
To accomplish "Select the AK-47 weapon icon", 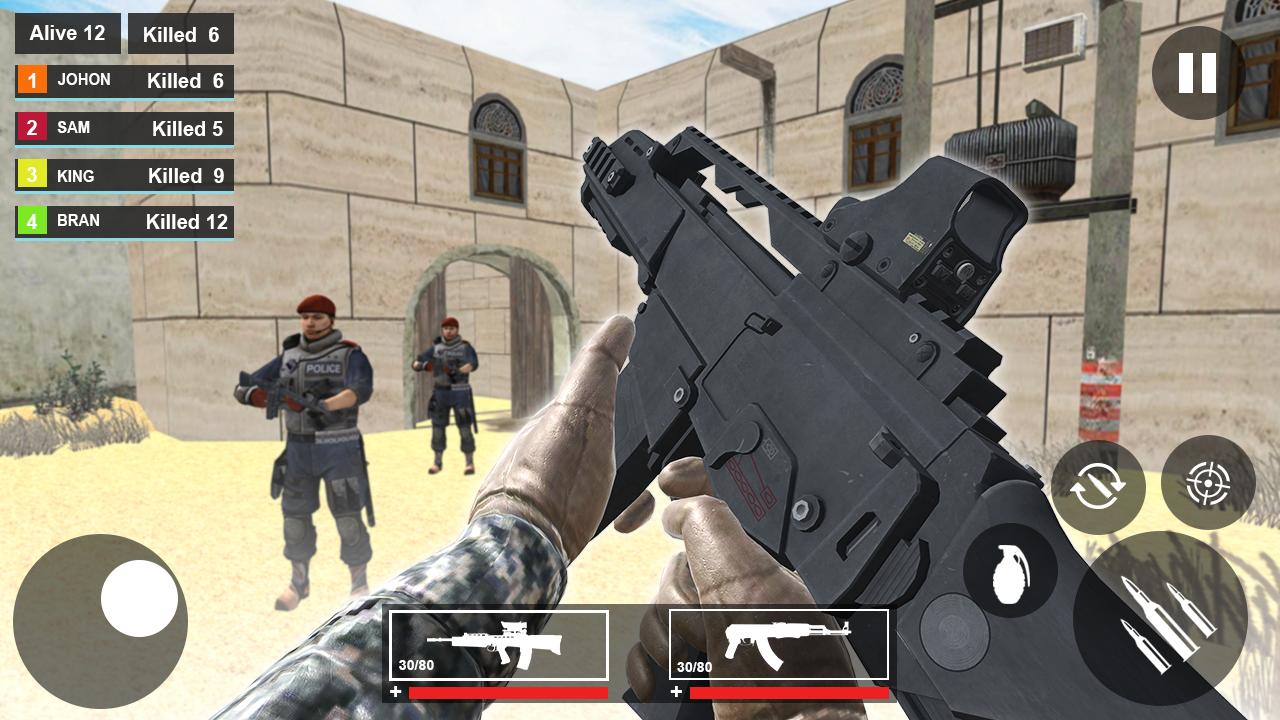I will pyautogui.click(x=779, y=645).
